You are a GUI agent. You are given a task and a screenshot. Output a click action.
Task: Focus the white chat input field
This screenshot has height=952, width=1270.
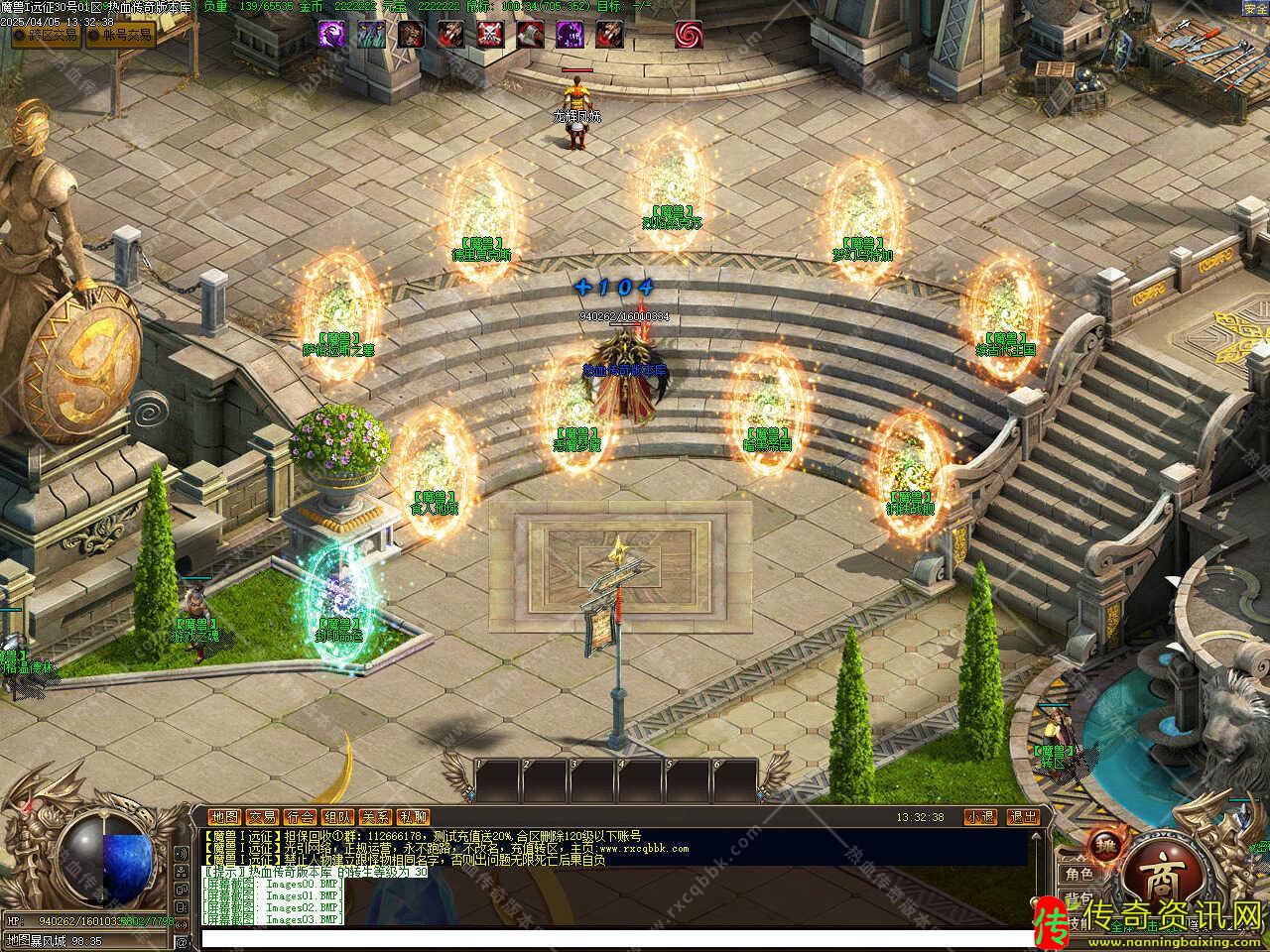pos(615,938)
